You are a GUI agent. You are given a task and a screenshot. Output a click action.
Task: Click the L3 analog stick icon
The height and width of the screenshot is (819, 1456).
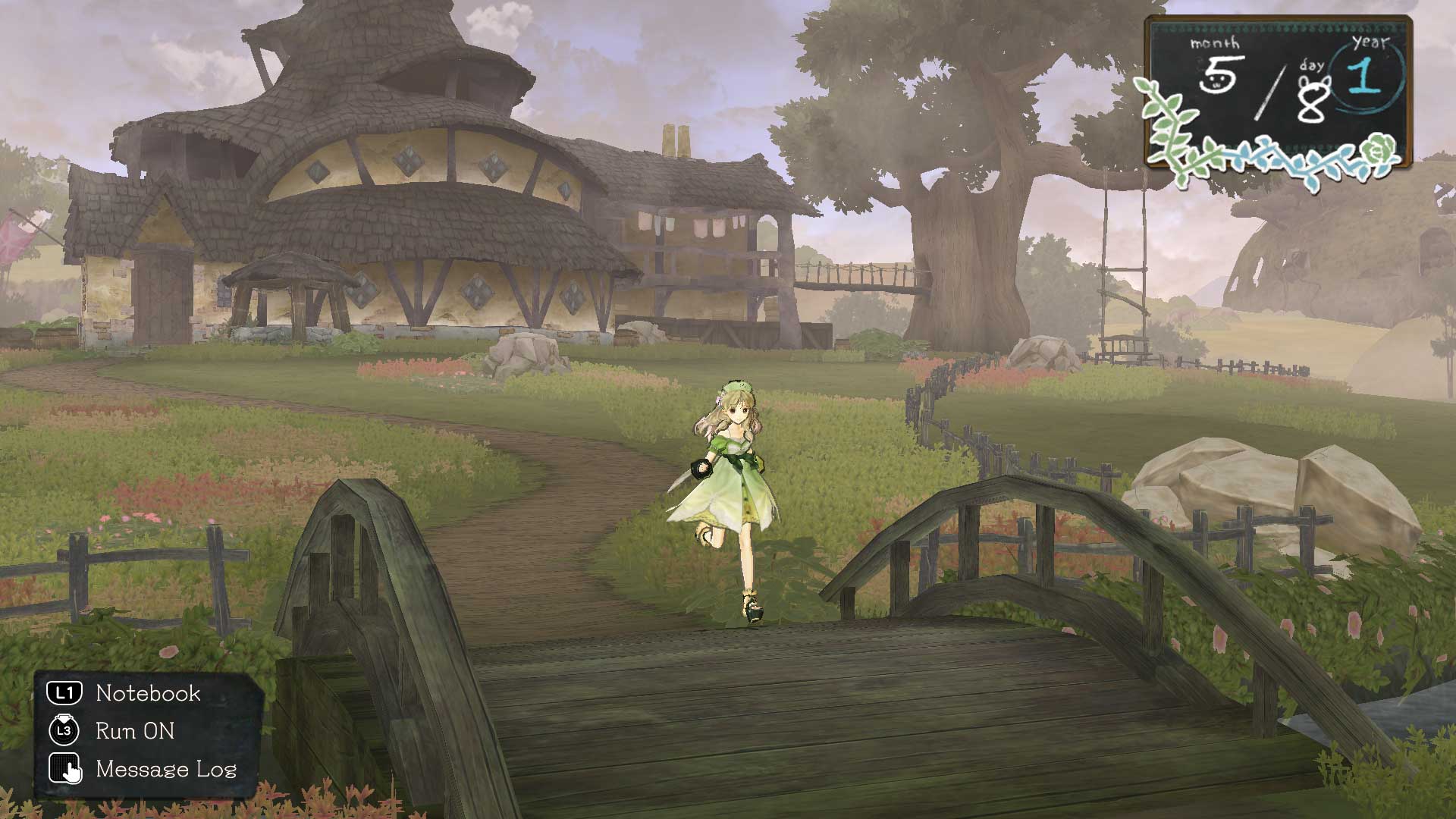point(65,731)
